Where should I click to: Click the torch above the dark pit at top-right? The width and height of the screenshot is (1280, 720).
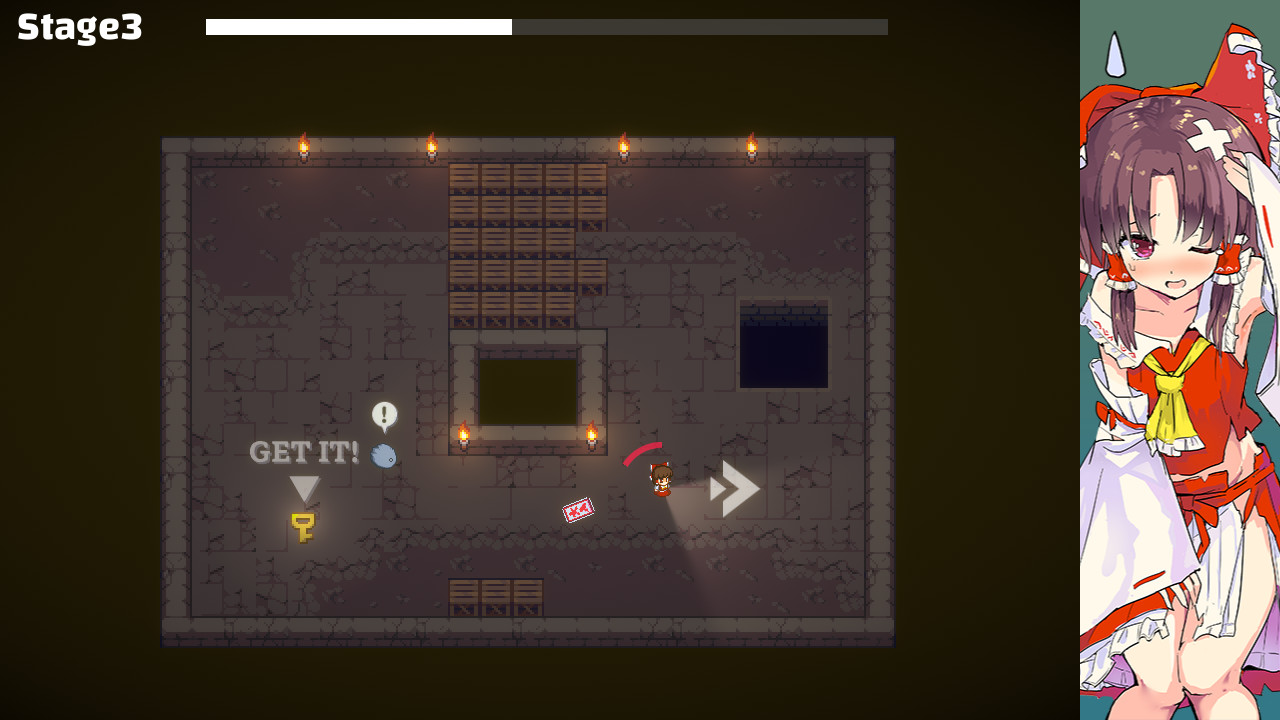click(752, 145)
